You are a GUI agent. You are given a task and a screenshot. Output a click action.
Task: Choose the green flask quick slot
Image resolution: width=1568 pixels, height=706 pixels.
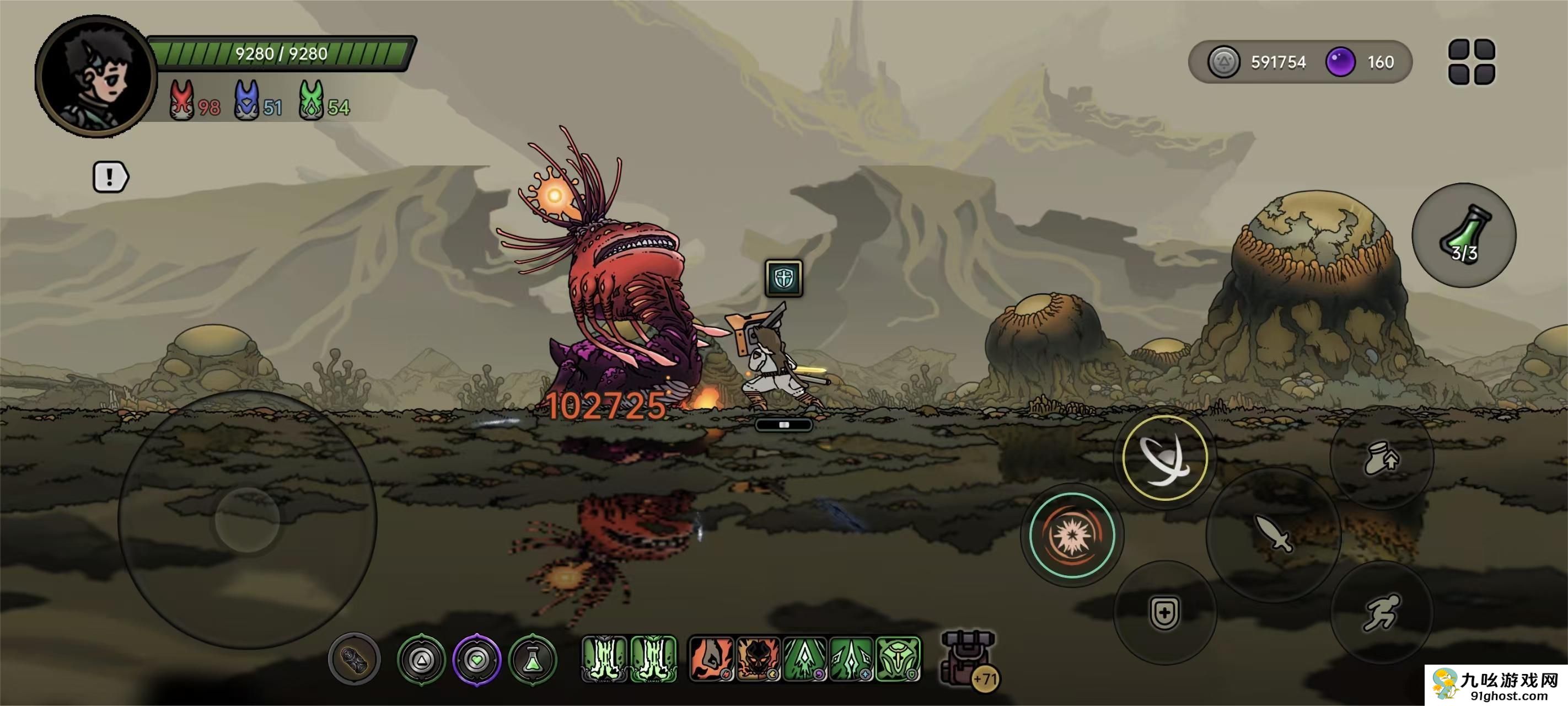(x=533, y=660)
